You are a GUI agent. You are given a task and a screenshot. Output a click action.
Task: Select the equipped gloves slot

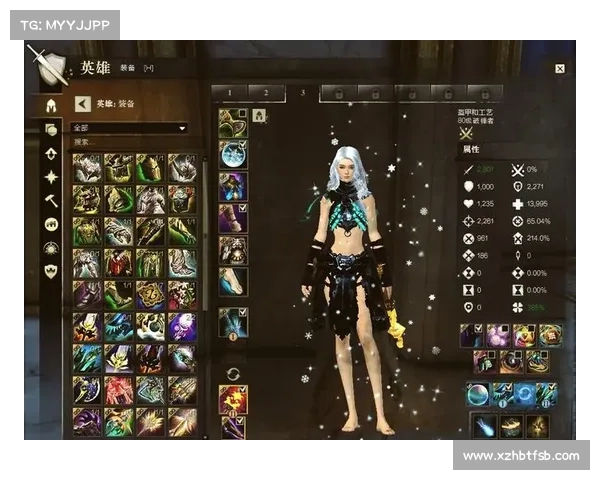pos(233,217)
